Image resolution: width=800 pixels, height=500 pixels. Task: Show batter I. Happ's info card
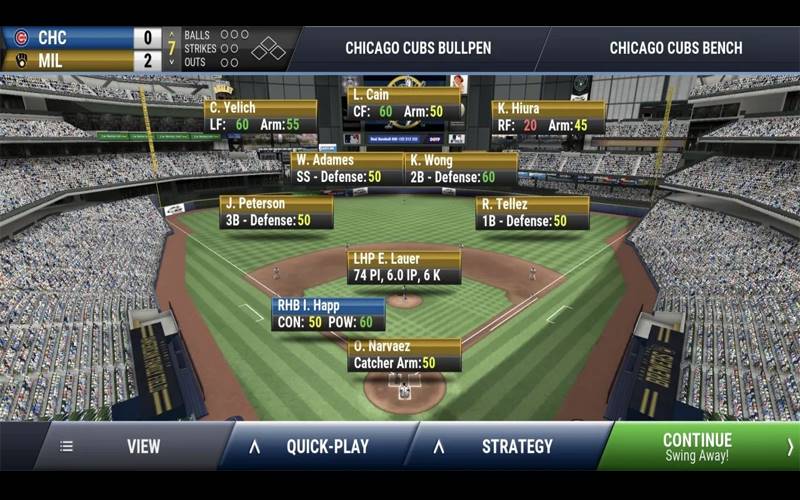pos(328,314)
